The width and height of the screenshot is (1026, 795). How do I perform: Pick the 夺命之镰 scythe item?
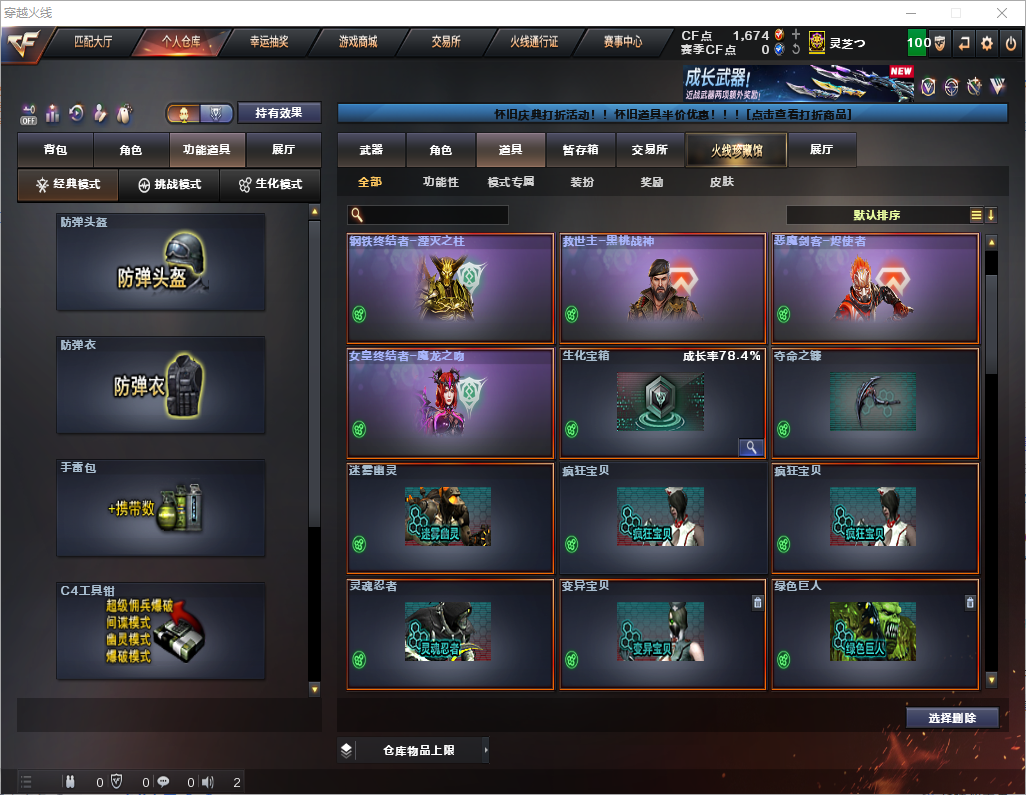pos(875,403)
